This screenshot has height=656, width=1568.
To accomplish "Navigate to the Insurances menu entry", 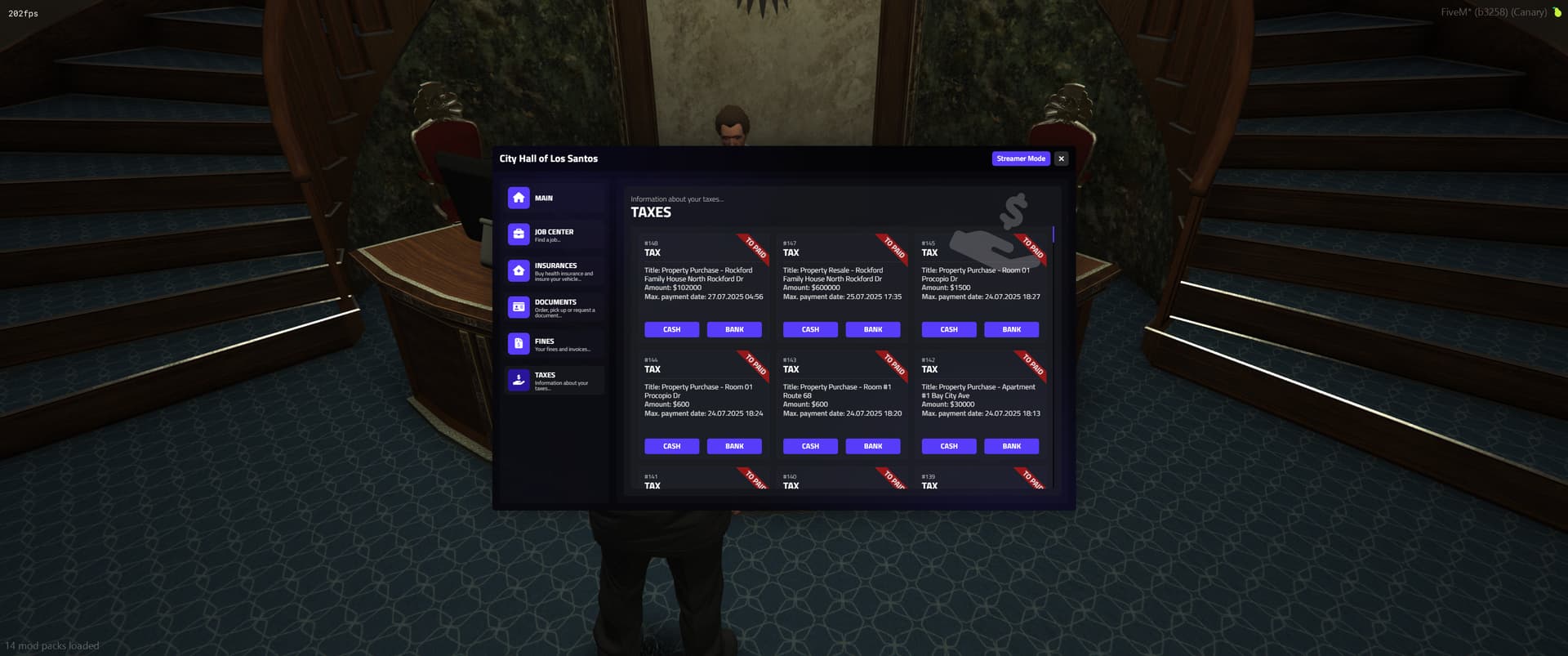I will (x=554, y=270).
